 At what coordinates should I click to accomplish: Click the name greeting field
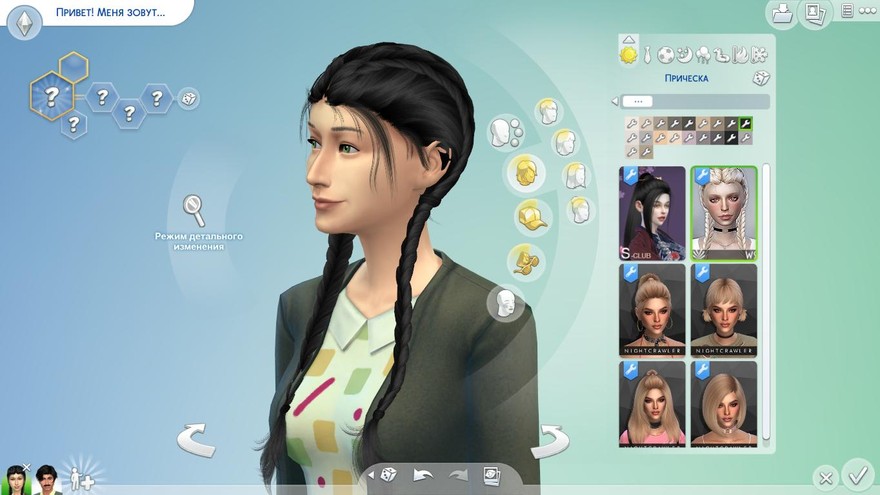tap(106, 15)
